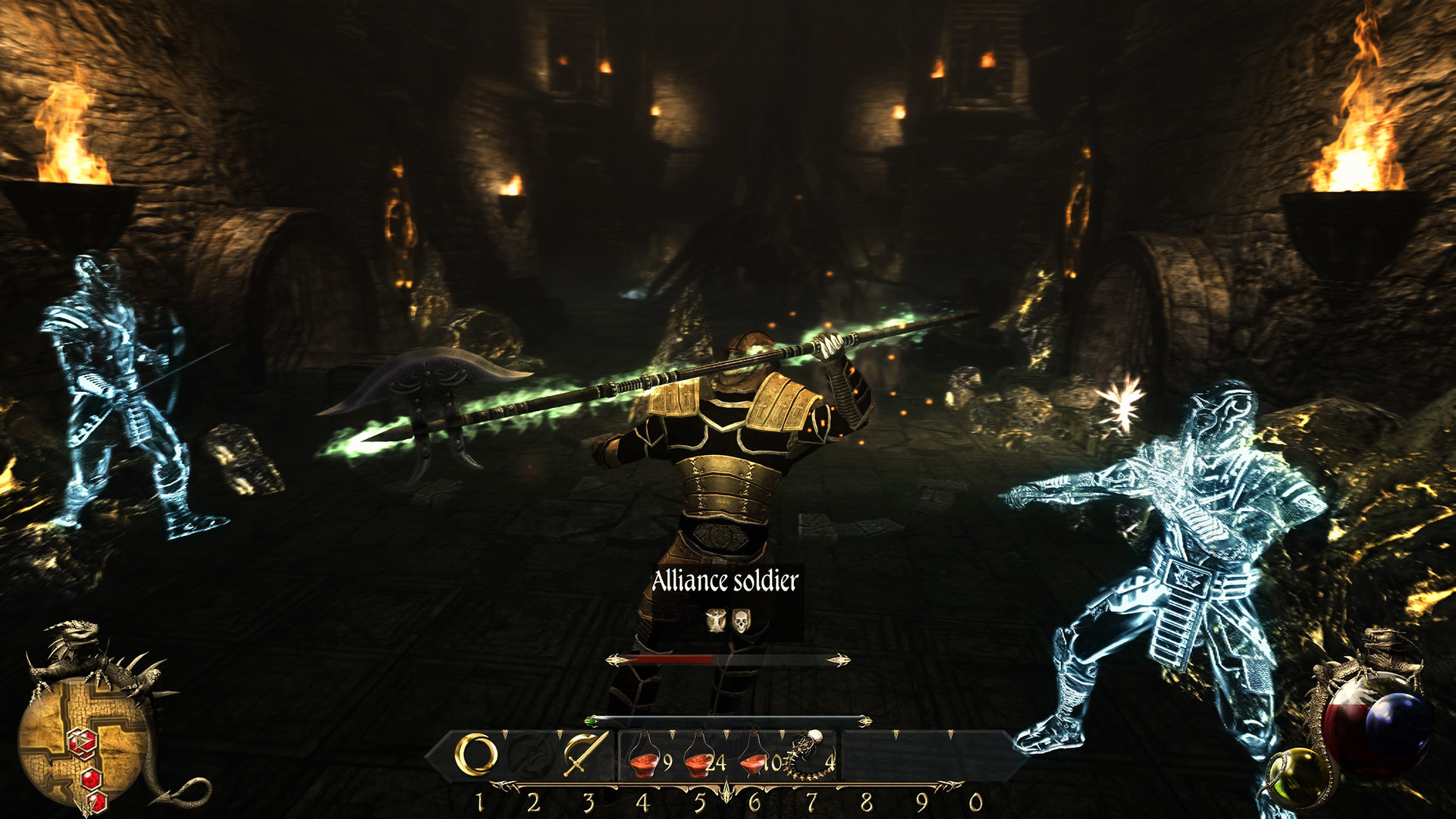Click the Alliance soldier name label
This screenshot has width=1456, height=819.
point(724,582)
